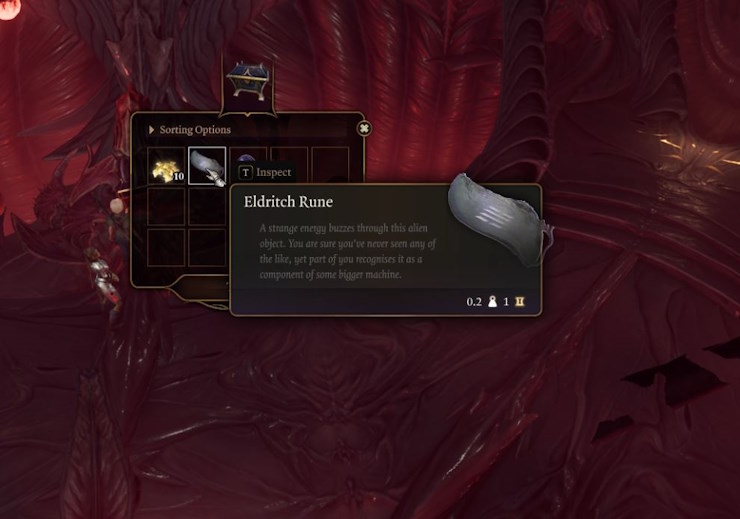Pick up the stack of gold

coord(165,167)
